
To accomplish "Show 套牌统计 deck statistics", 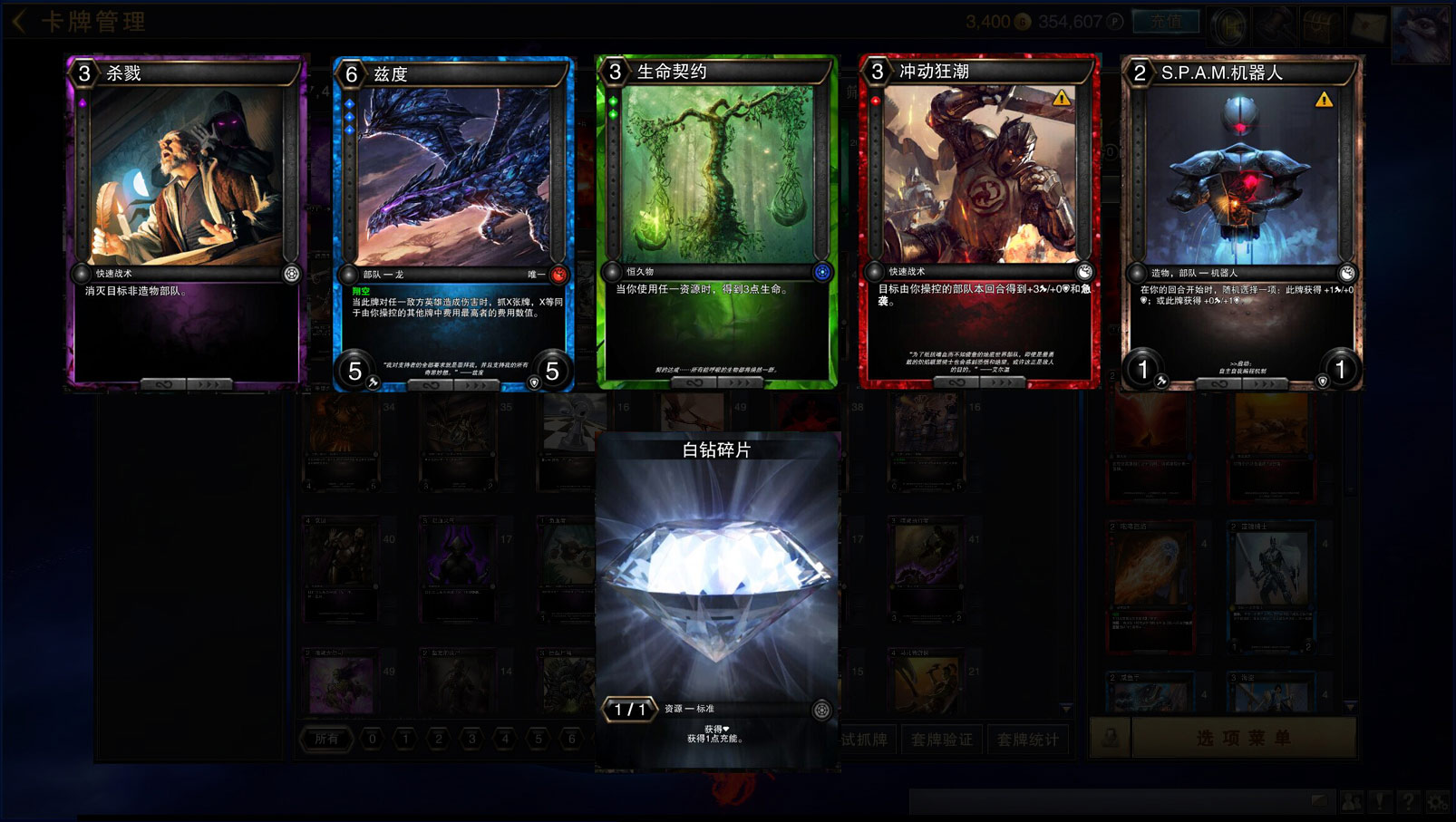I will point(1027,740).
